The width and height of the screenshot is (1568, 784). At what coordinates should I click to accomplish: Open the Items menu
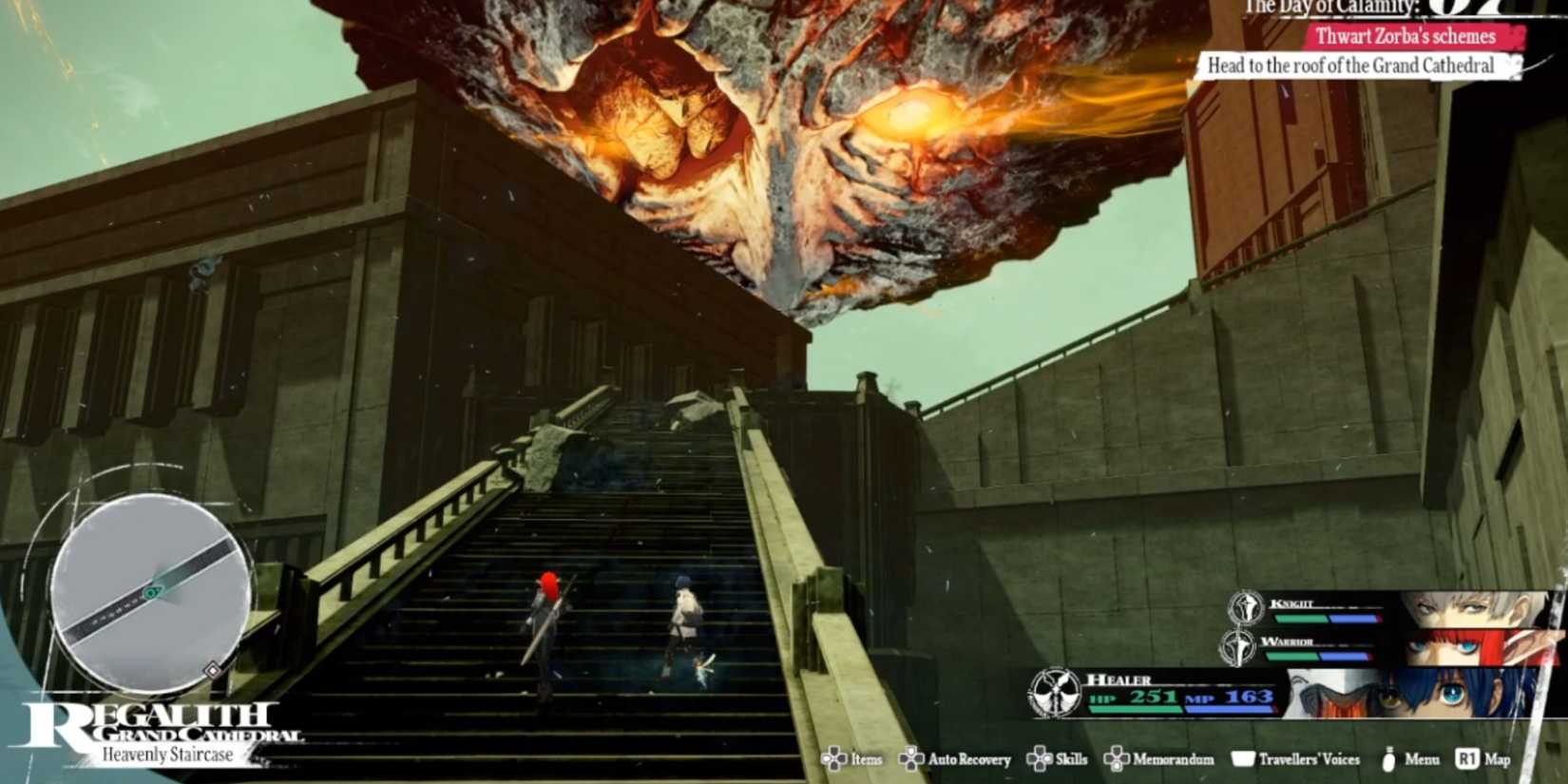[854, 759]
